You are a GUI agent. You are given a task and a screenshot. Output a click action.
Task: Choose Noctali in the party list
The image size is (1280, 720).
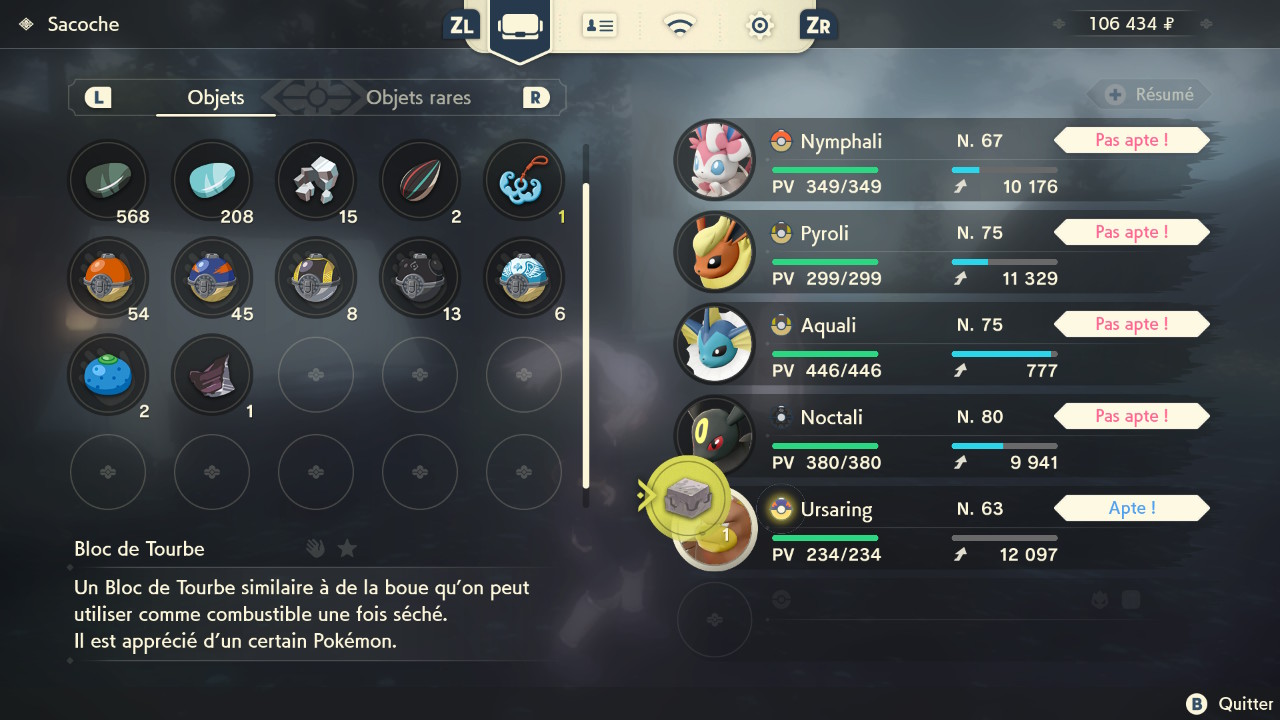click(940, 436)
